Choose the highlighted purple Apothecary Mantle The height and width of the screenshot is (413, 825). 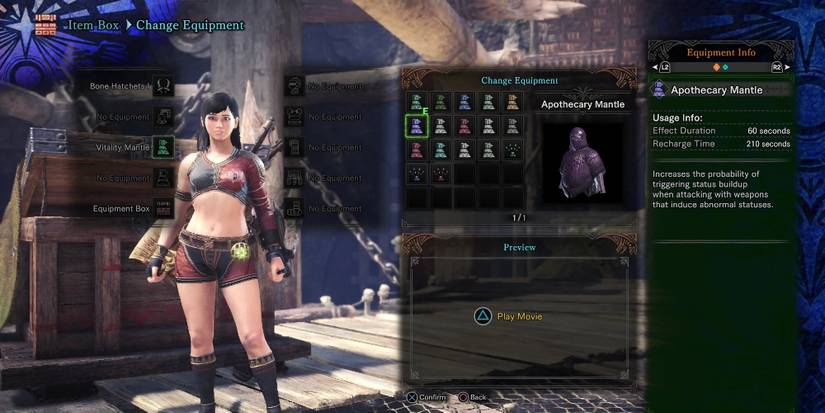(x=416, y=125)
